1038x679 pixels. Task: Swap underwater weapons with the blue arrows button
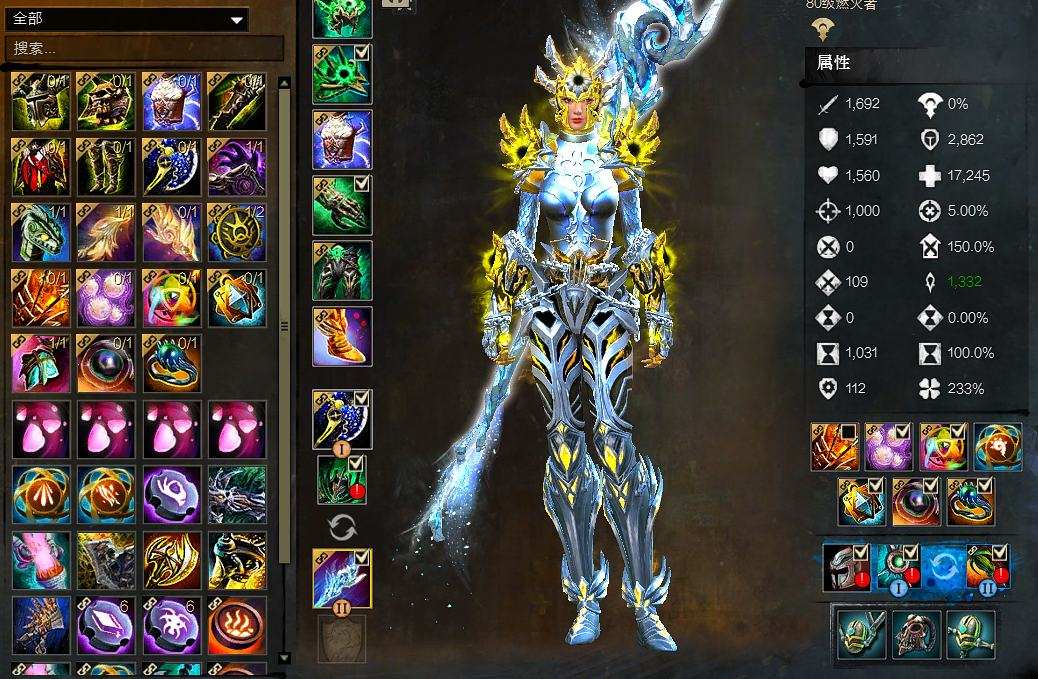tap(942, 566)
